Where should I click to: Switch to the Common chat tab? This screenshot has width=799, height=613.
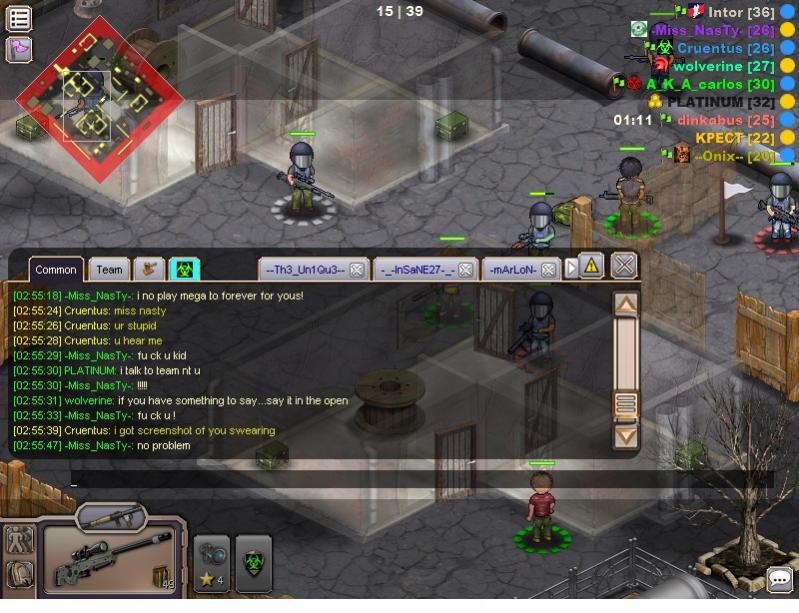[x=56, y=270]
